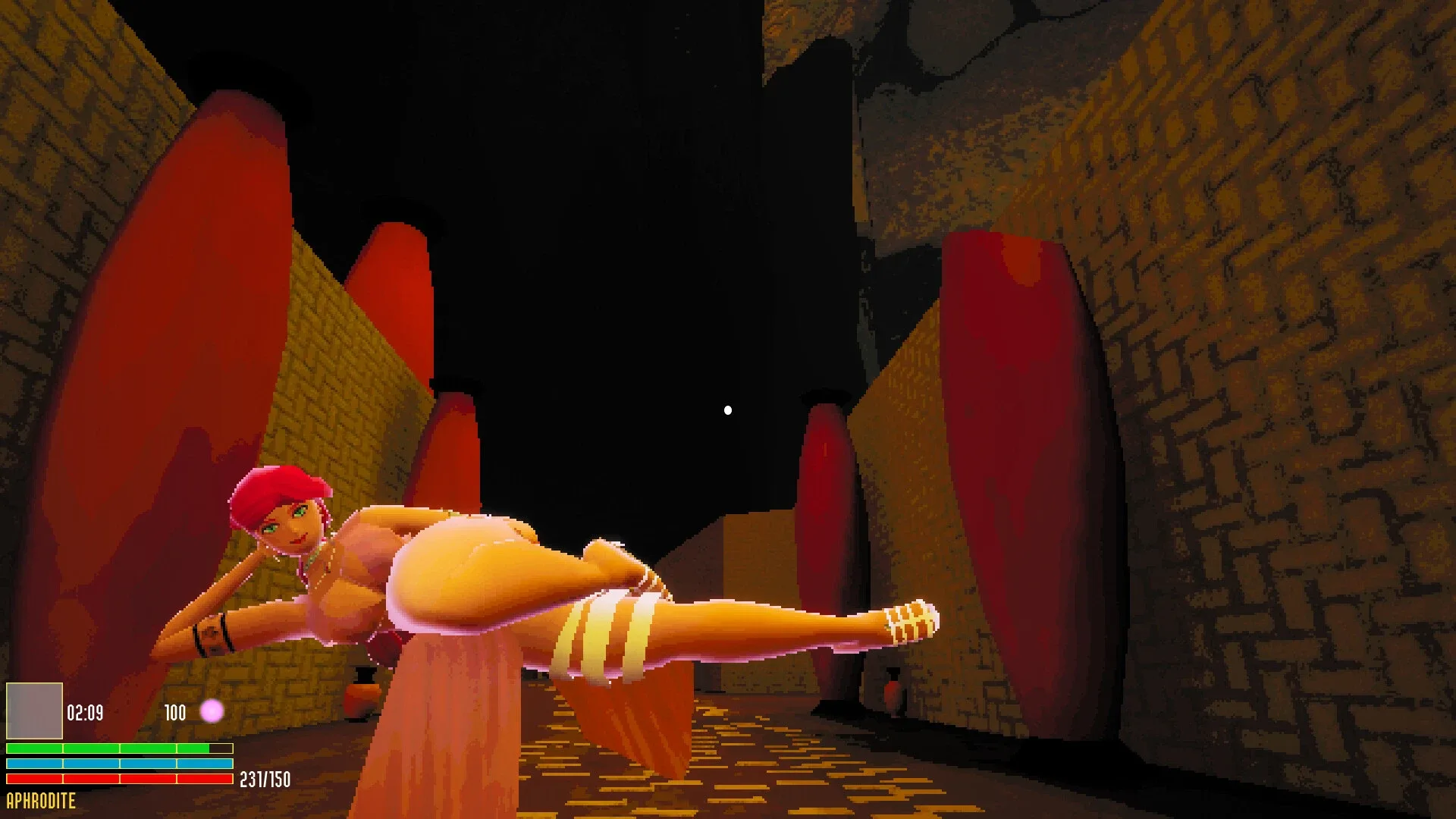Click the white crosshair dot

click(x=729, y=409)
